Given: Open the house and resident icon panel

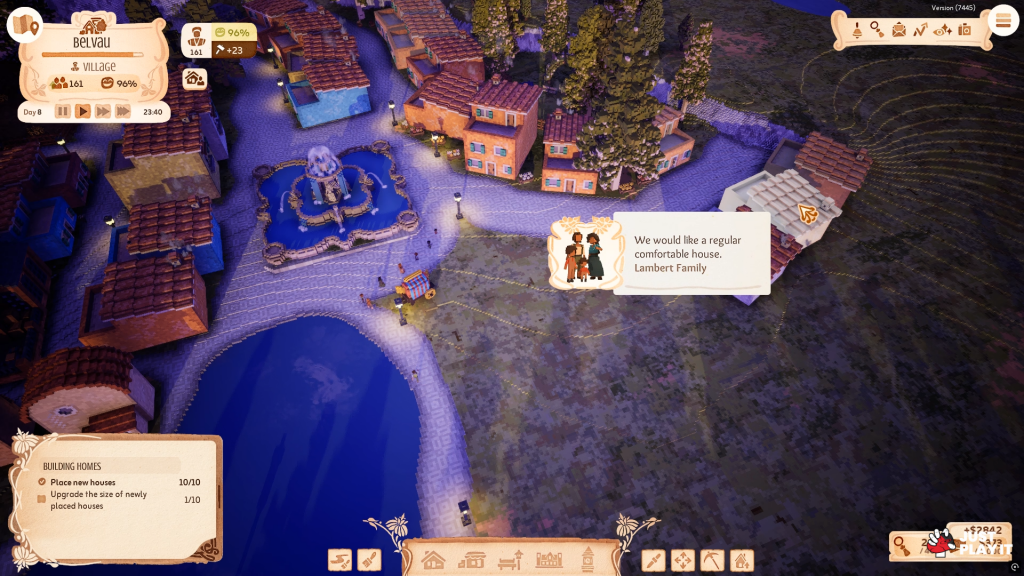Looking at the screenshot, I should [194, 78].
